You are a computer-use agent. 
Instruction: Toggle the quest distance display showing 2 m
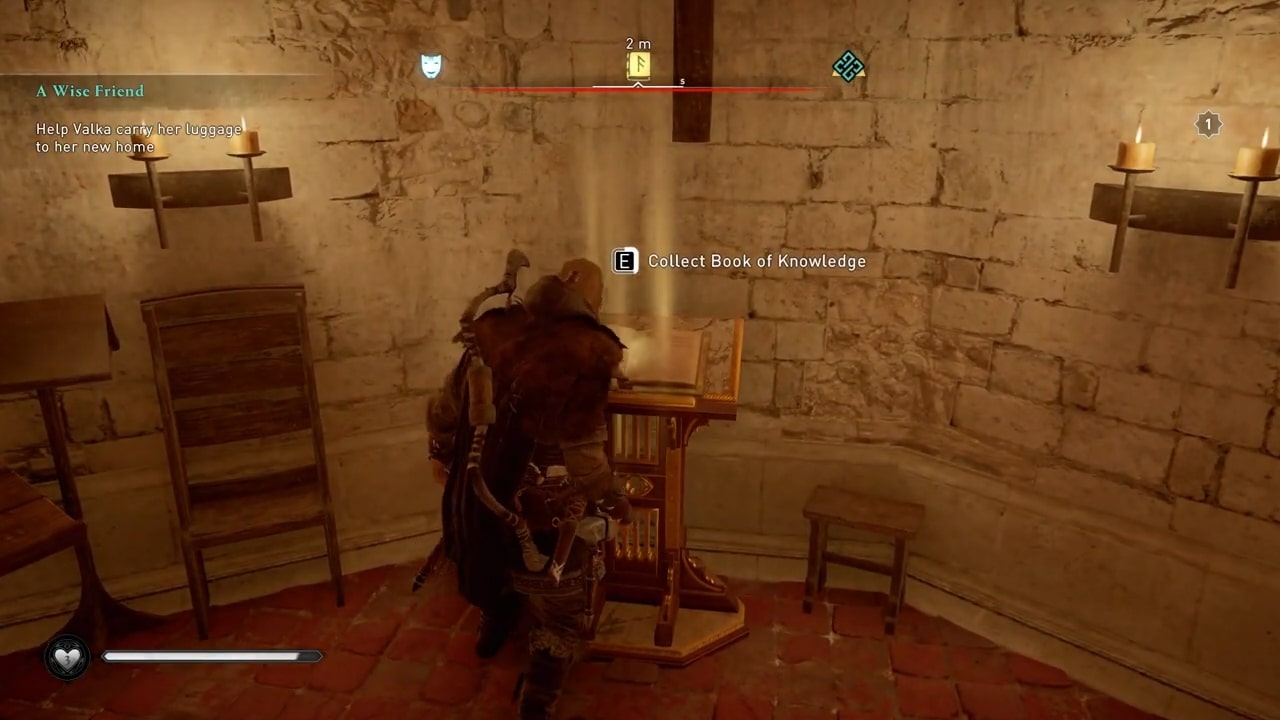[x=638, y=44]
